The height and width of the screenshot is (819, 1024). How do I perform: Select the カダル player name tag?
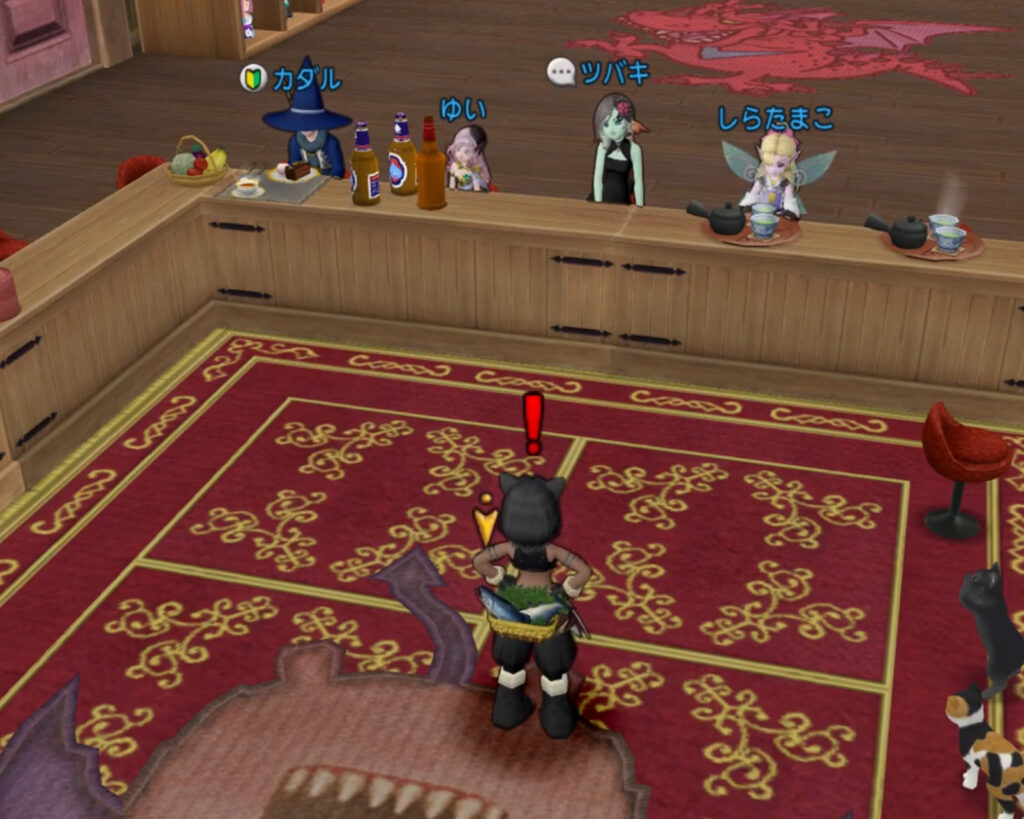[307, 79]
